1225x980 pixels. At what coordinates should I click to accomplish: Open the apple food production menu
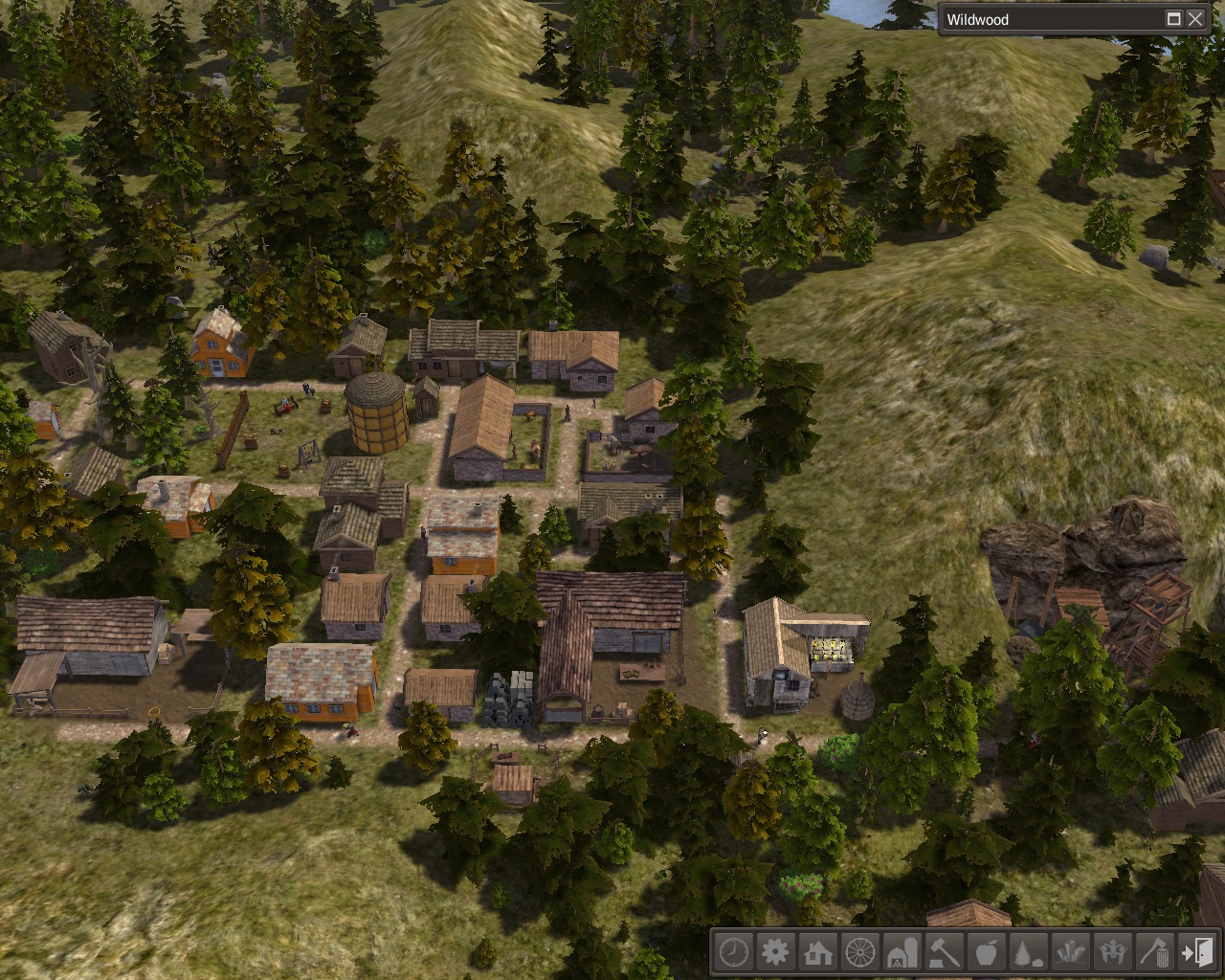[986, 952]
